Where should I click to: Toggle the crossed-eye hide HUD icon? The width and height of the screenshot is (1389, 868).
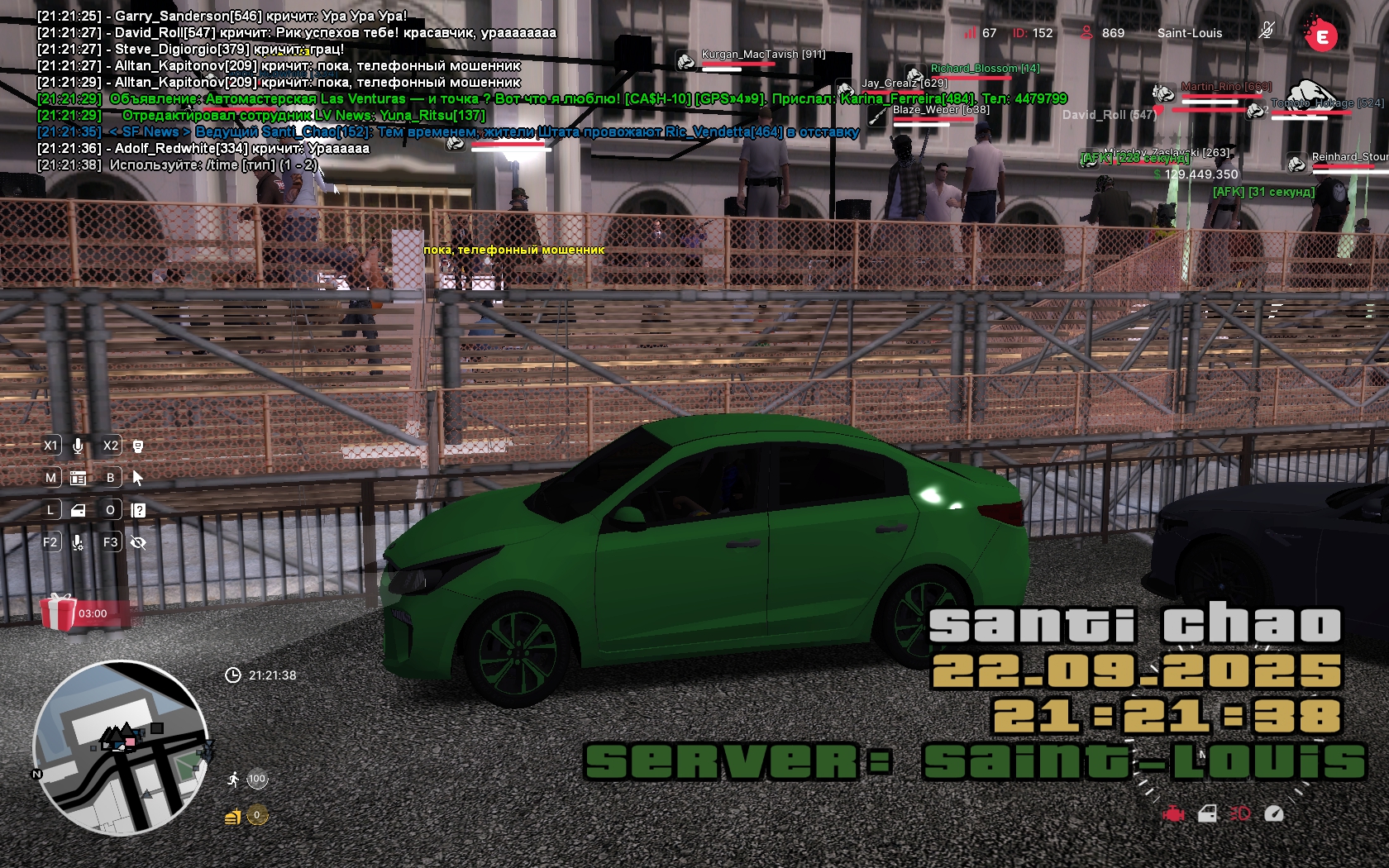tap(138, 542)
